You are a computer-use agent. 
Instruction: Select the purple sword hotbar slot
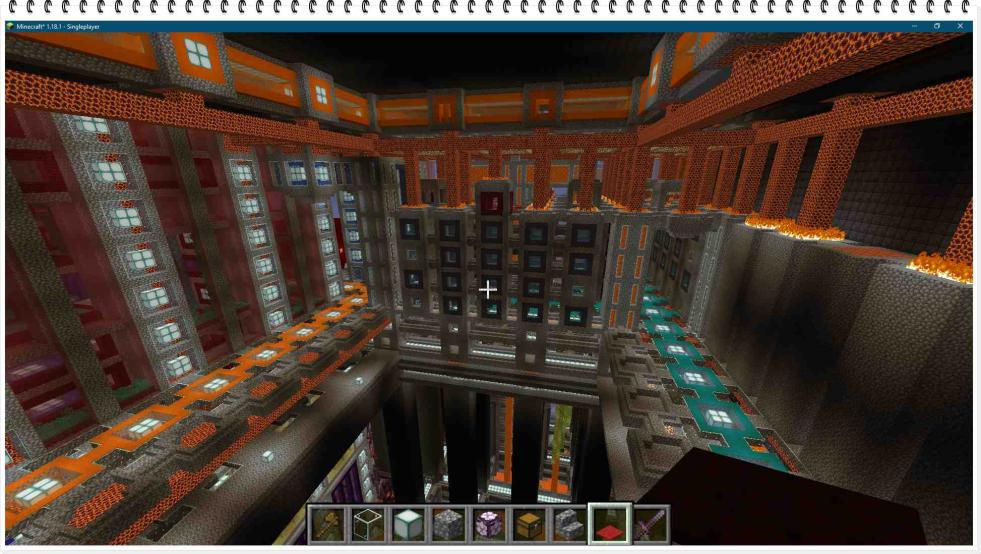click(648, 524)
